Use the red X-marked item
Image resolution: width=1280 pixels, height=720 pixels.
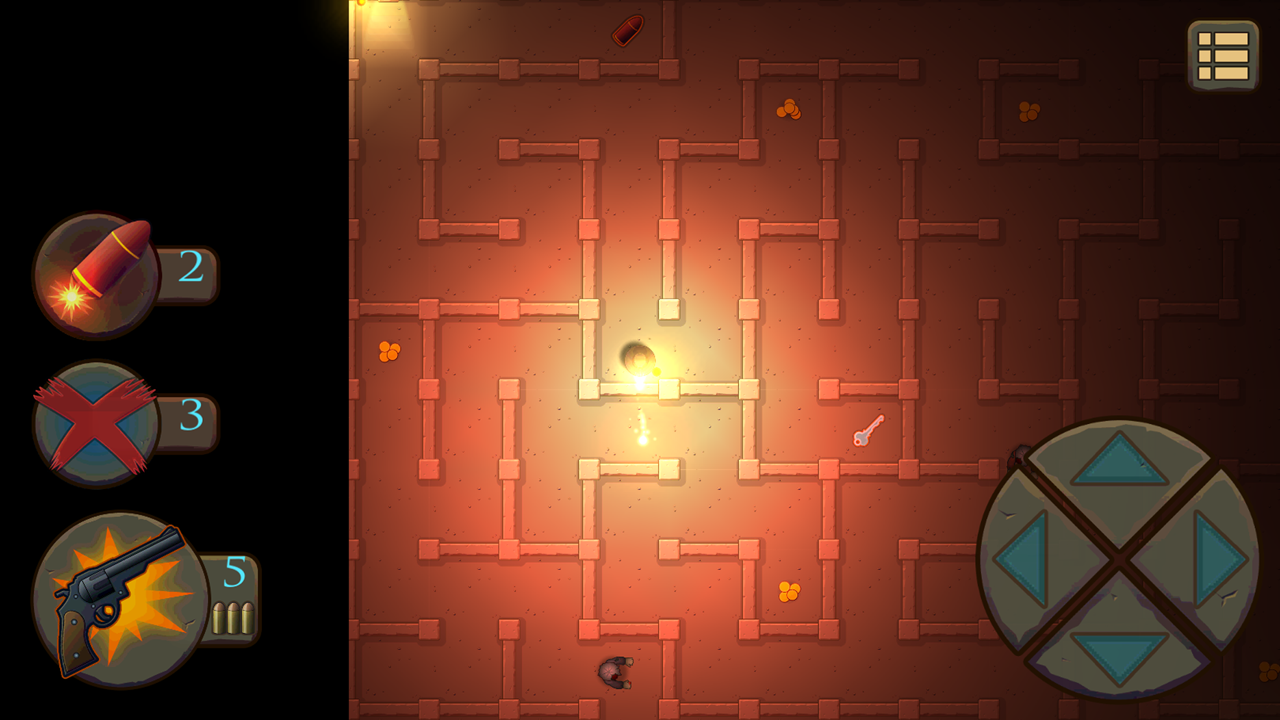point(96,423)
